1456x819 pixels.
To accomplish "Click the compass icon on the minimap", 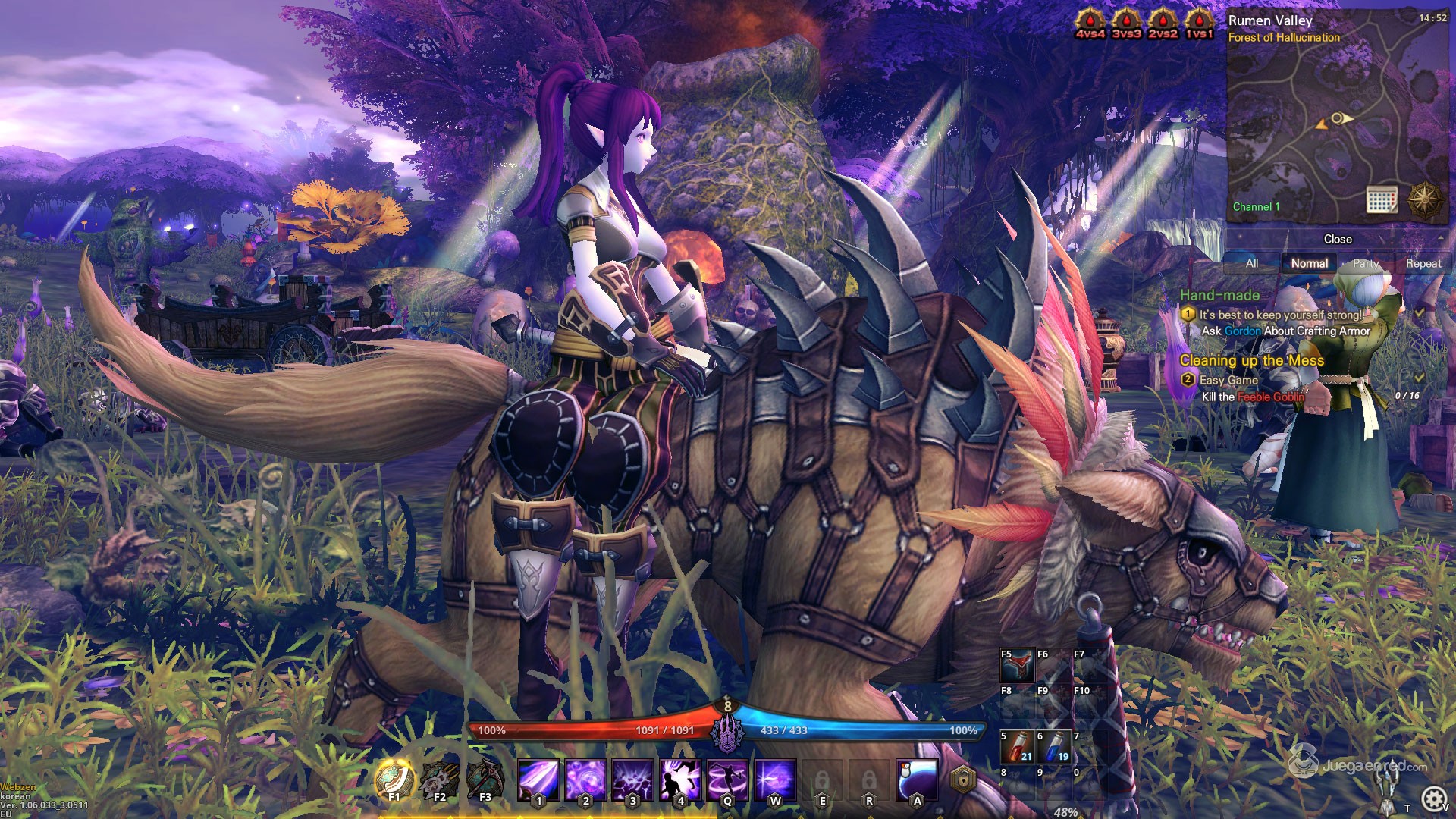I will 1424,199.
